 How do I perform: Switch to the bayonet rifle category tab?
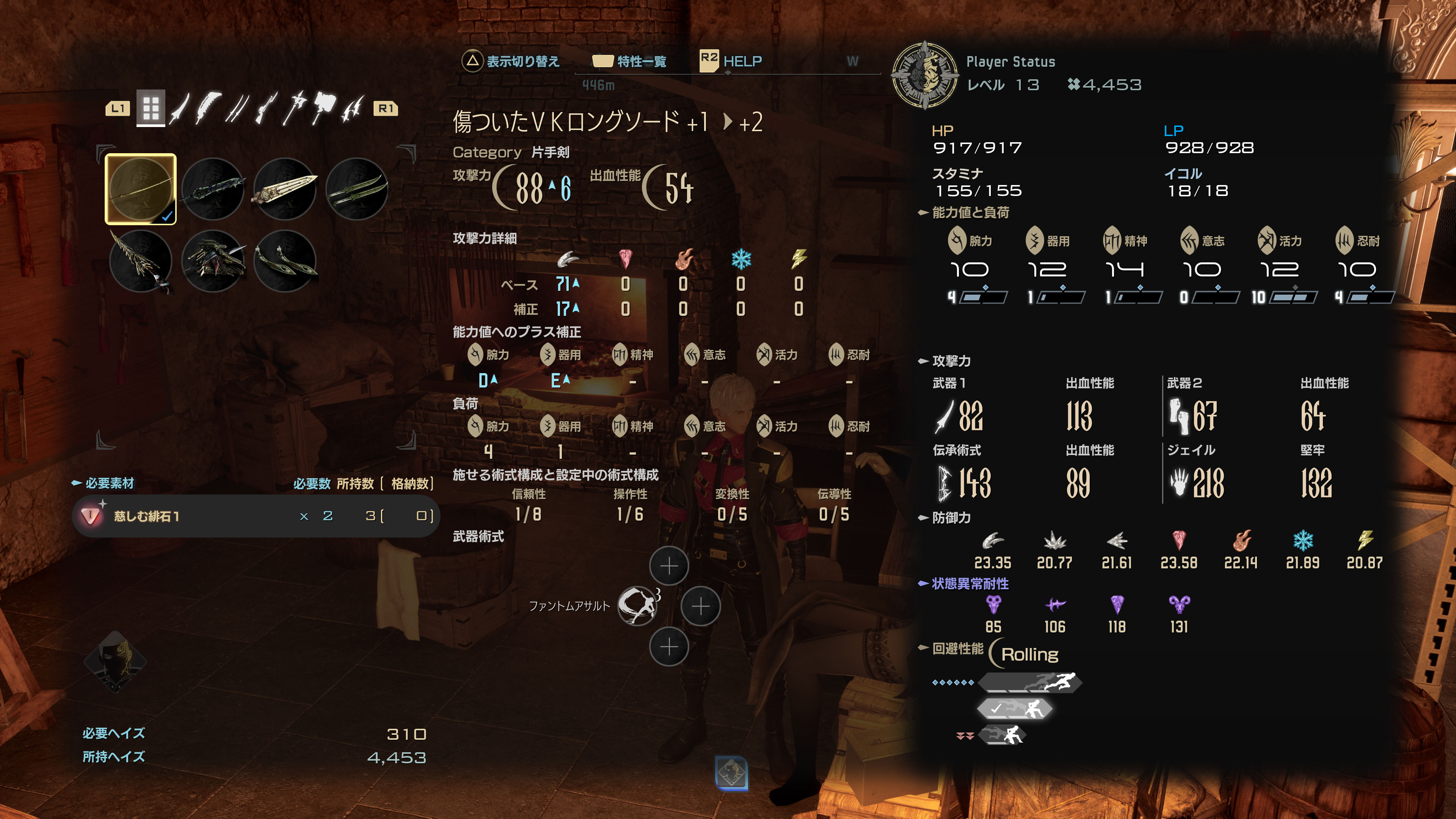[266, 108]
